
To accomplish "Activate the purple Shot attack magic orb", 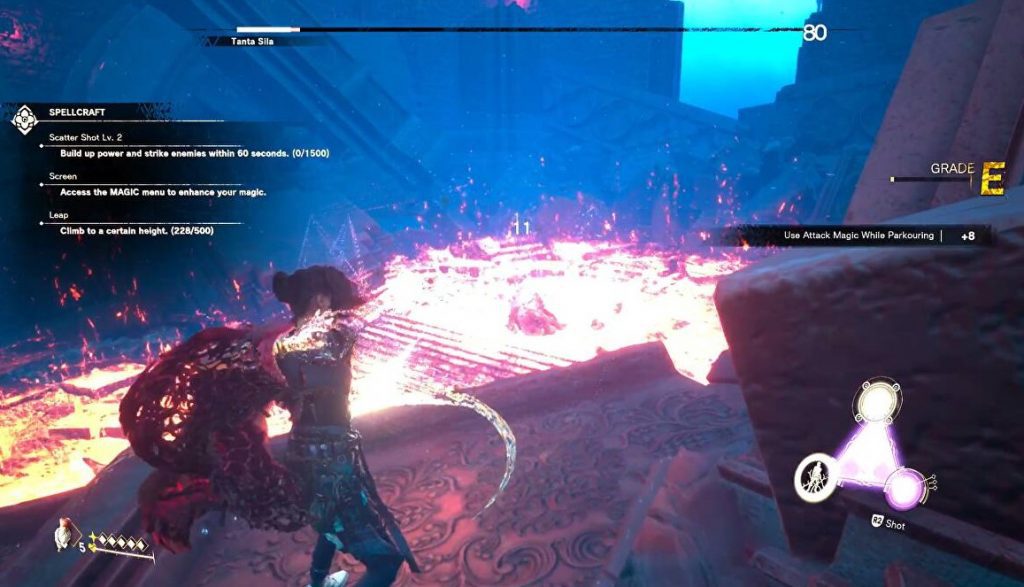I will 906,488.
